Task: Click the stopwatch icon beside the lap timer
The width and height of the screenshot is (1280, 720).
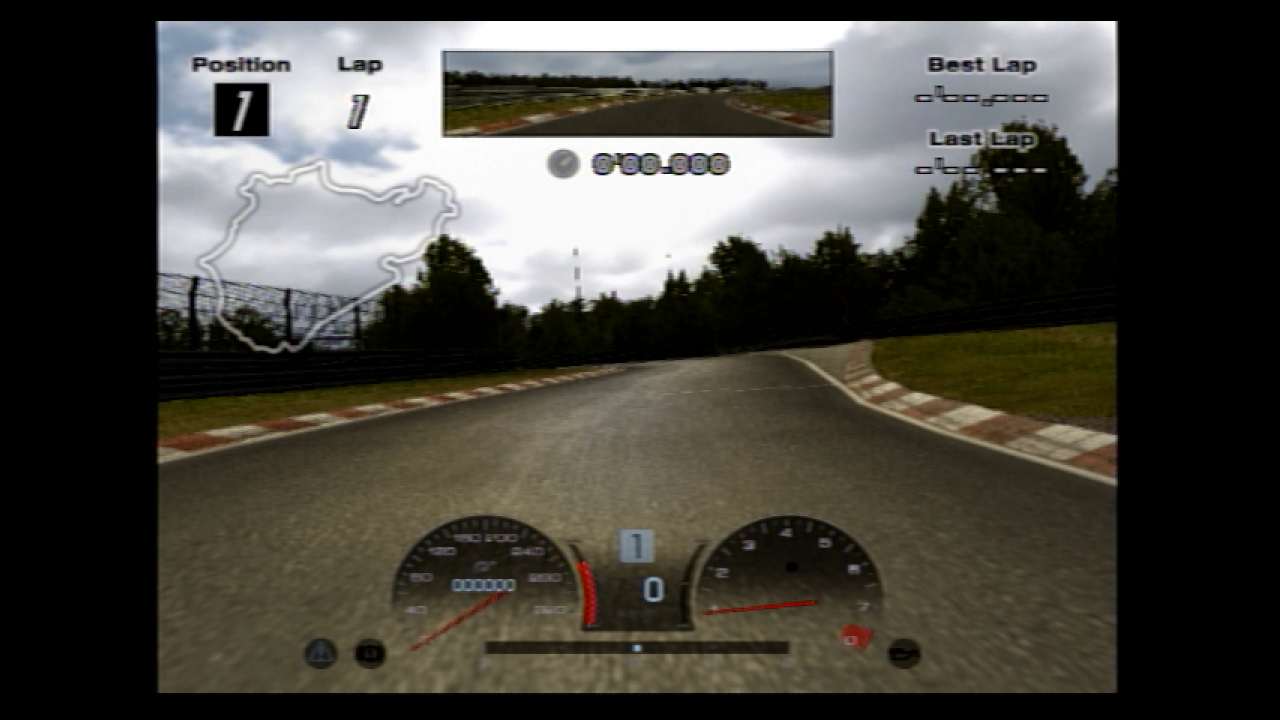Action: tap(563, 161)
